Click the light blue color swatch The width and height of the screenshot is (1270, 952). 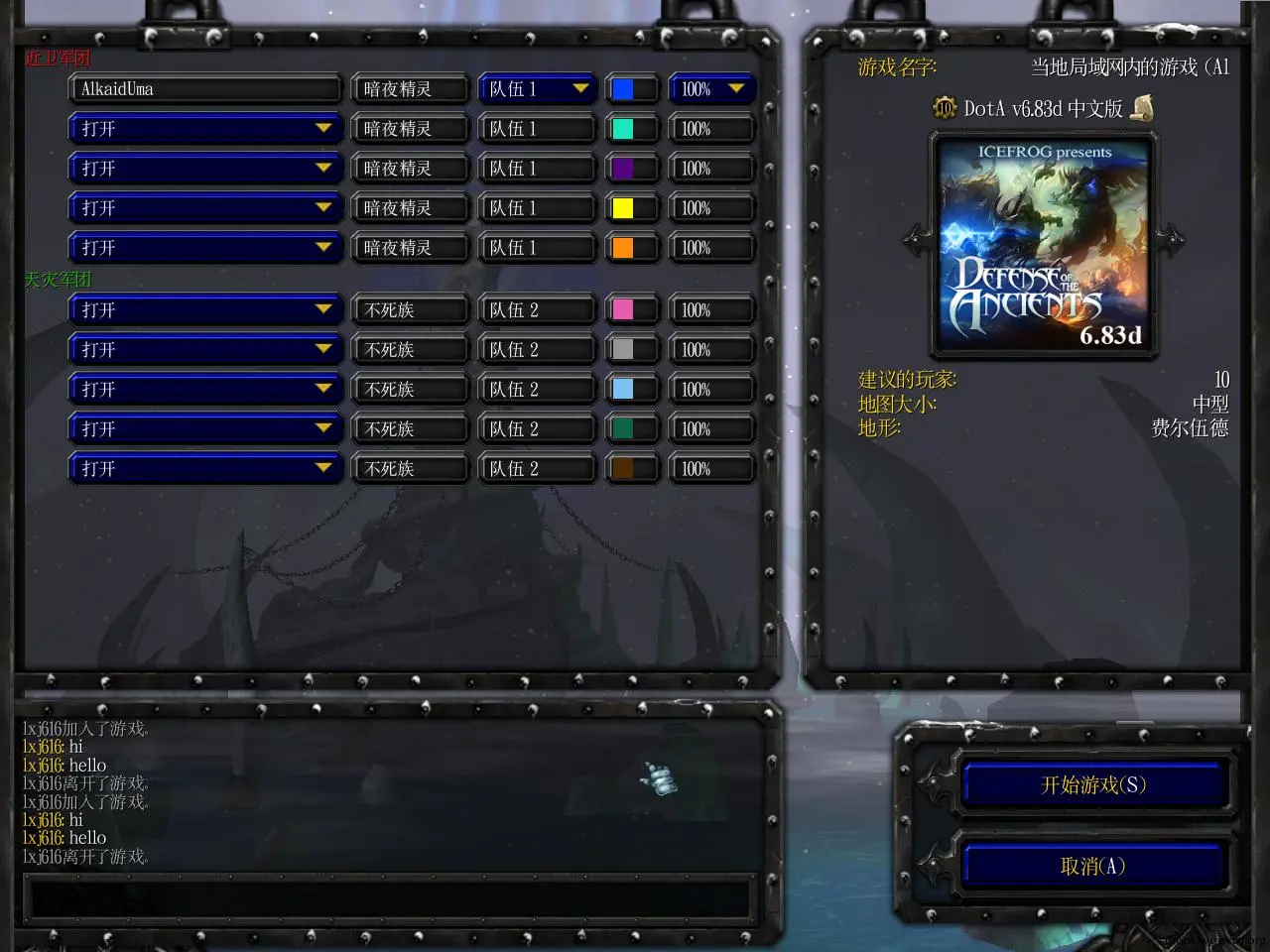(623, 390)
